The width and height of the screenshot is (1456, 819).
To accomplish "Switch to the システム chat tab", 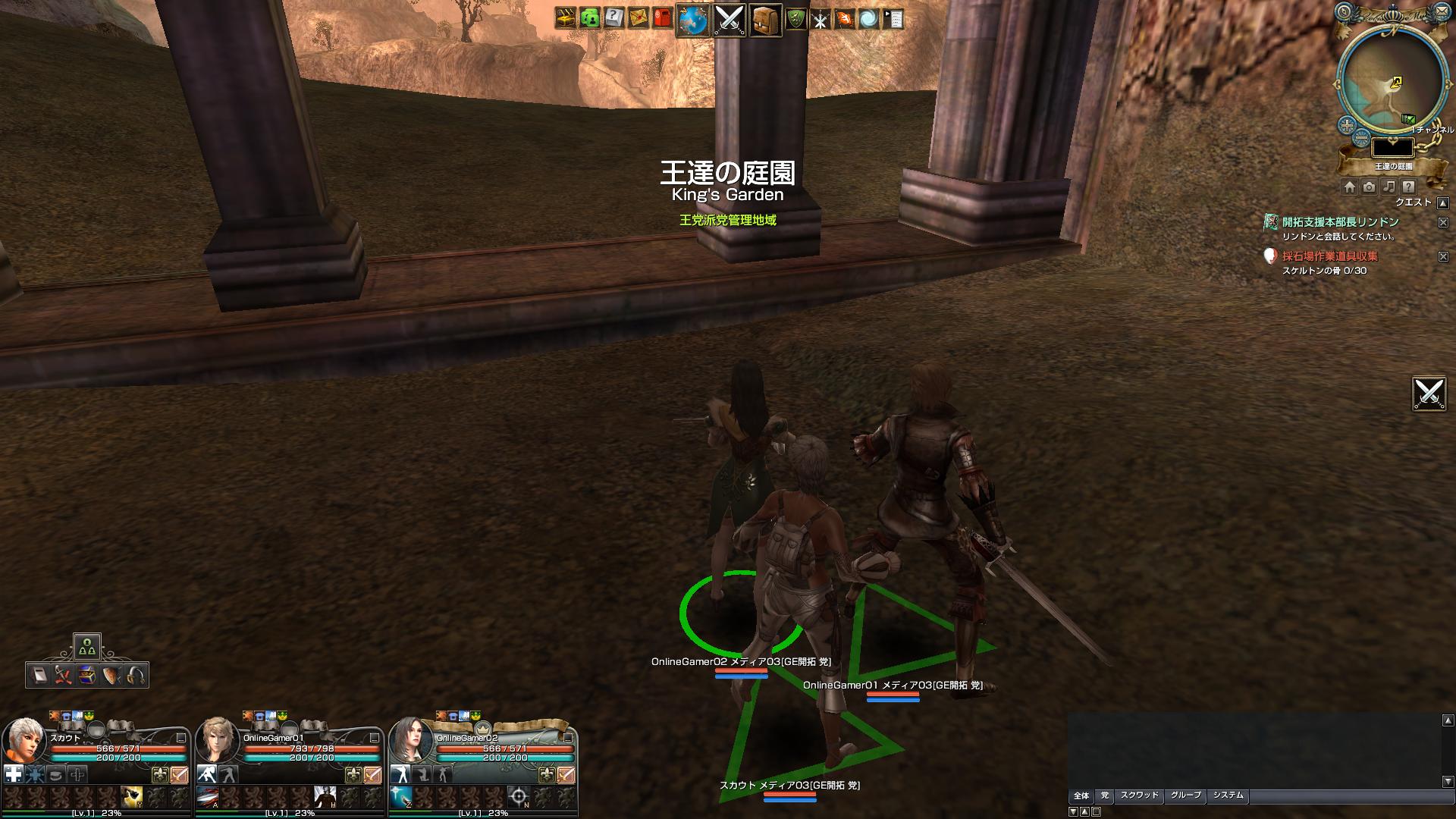I will [x=1228, y=795].
